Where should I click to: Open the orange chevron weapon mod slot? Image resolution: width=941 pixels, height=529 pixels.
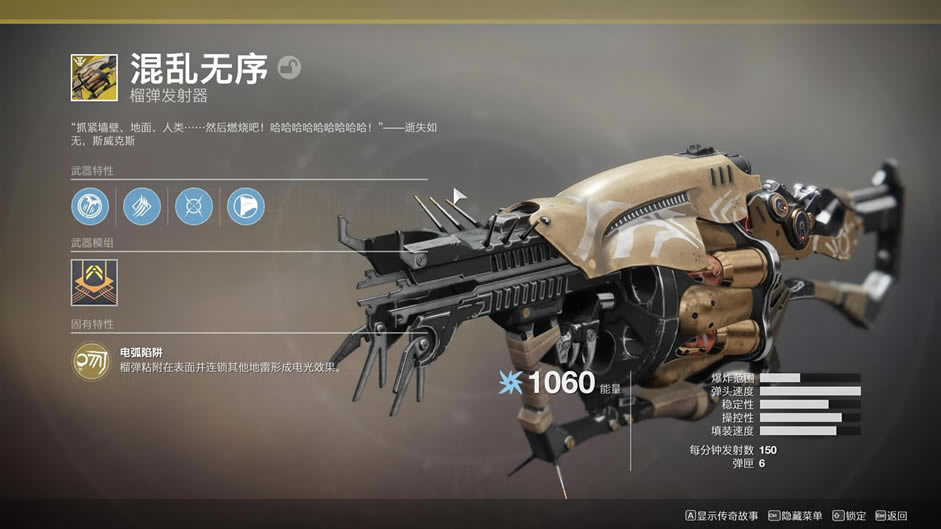(x=94, y=283)
